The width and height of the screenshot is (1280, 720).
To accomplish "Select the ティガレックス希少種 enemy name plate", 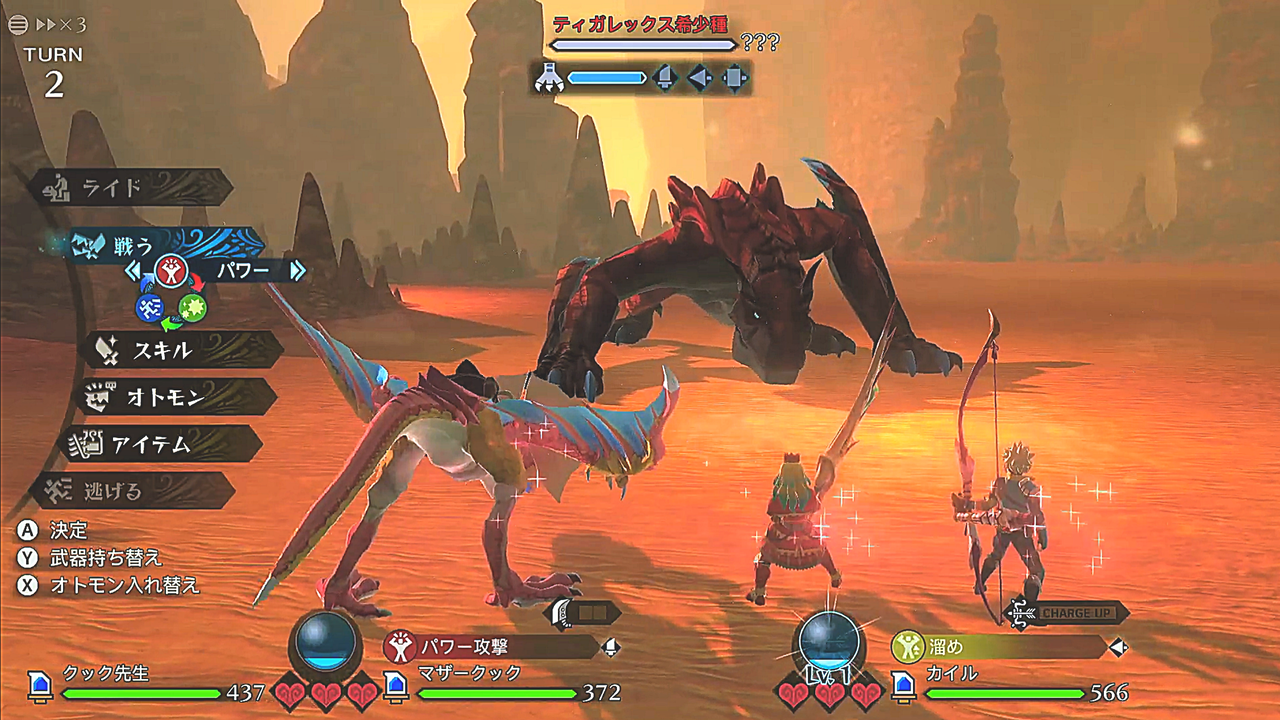I will 641,24.
